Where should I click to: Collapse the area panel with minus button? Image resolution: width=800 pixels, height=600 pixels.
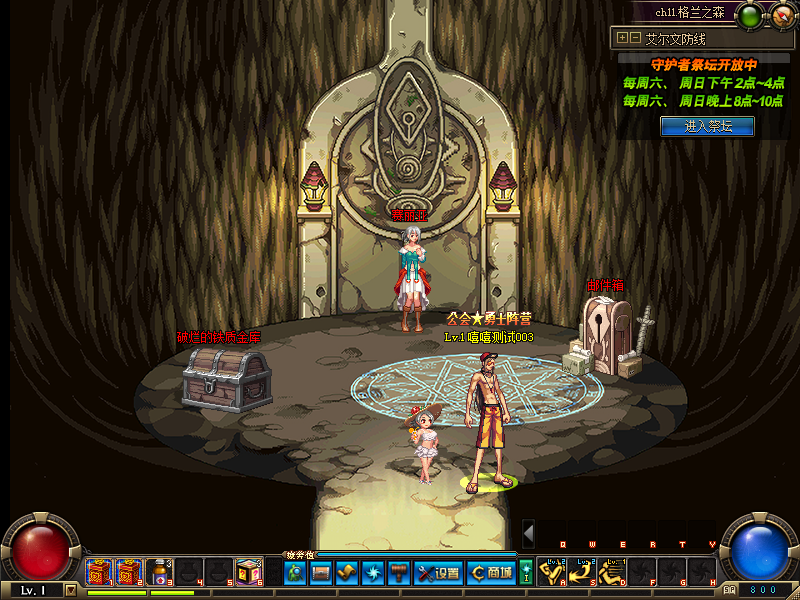635,38
